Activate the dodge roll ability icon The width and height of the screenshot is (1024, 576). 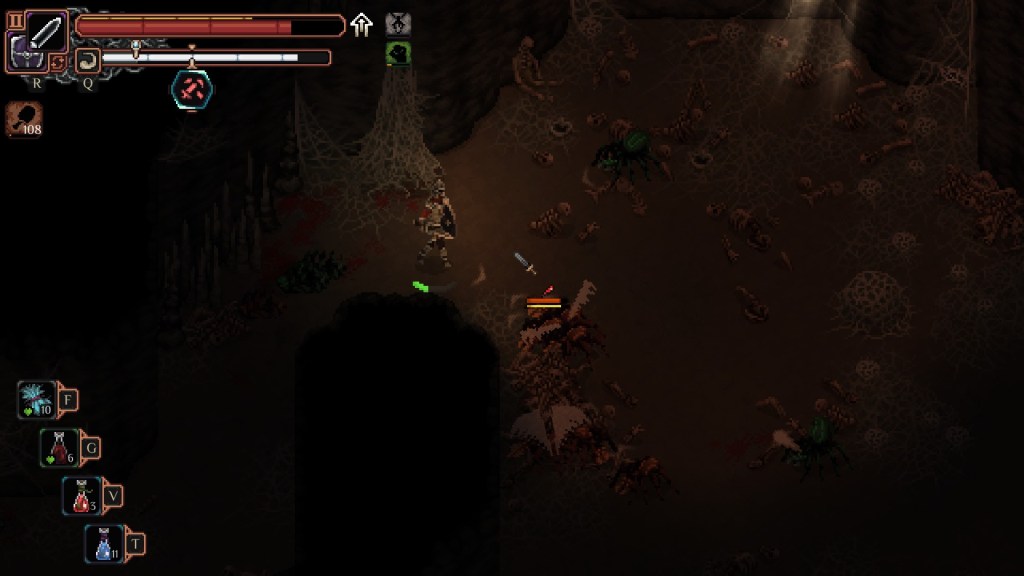tap(87, 60)
